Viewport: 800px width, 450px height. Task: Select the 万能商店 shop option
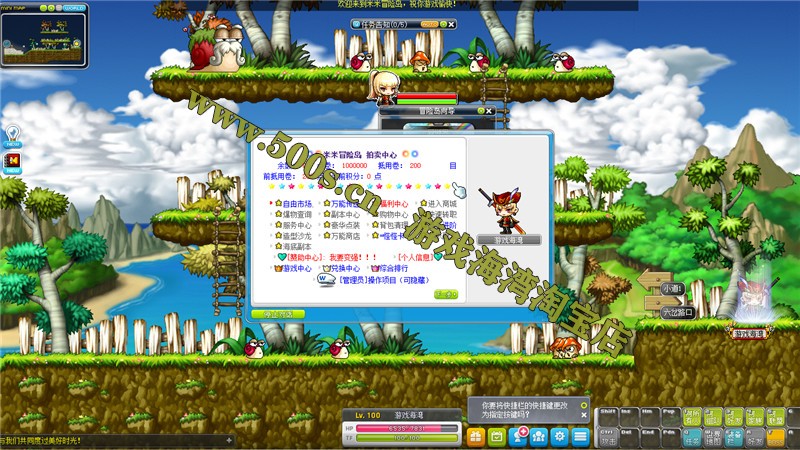tap(342, 236)
